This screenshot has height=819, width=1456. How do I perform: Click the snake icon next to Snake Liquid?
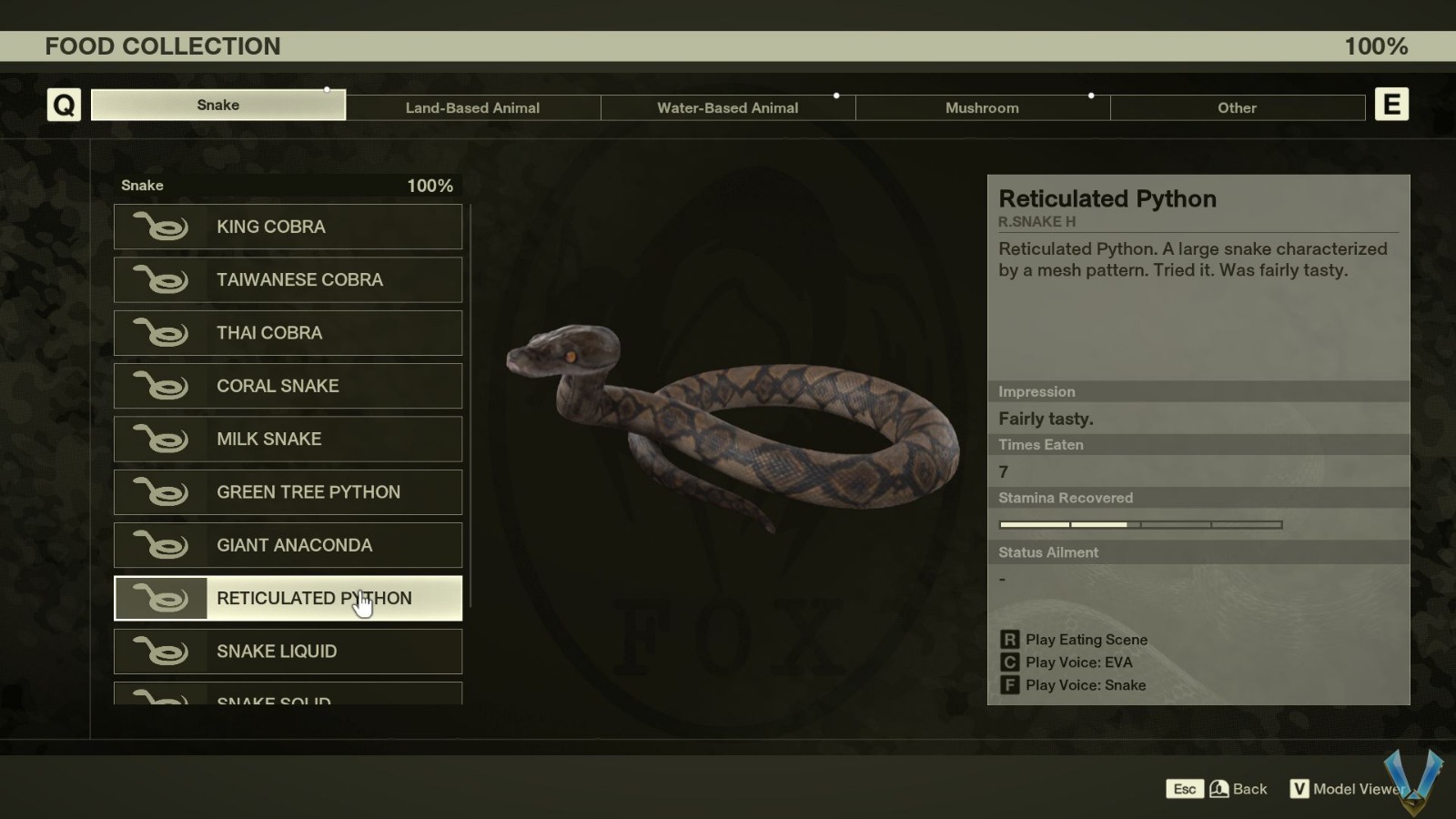pos(160,652)
